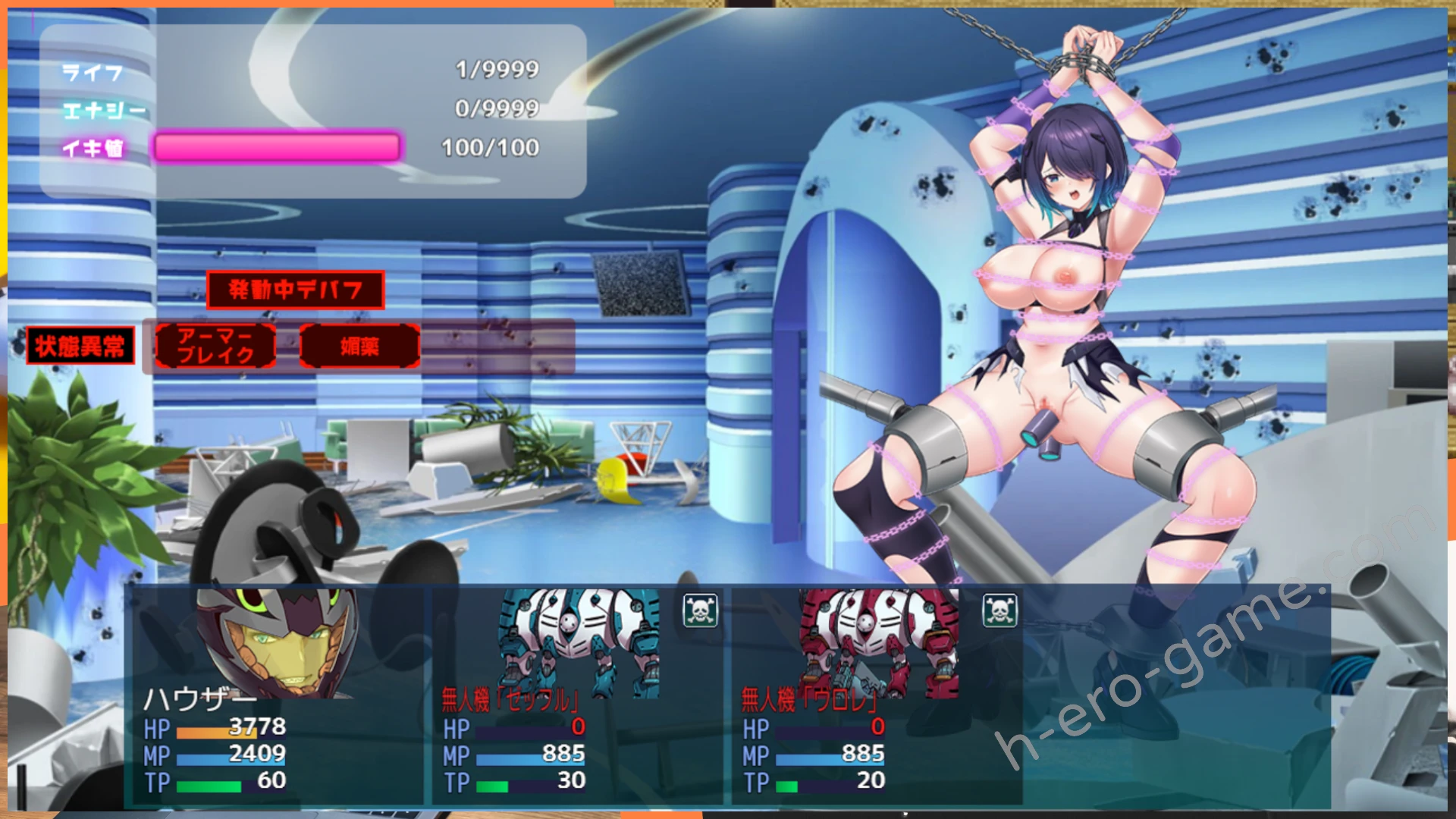Click the 状態異常 status label
The height and width of the screenshot is (819, 1456).
(80, 347)
